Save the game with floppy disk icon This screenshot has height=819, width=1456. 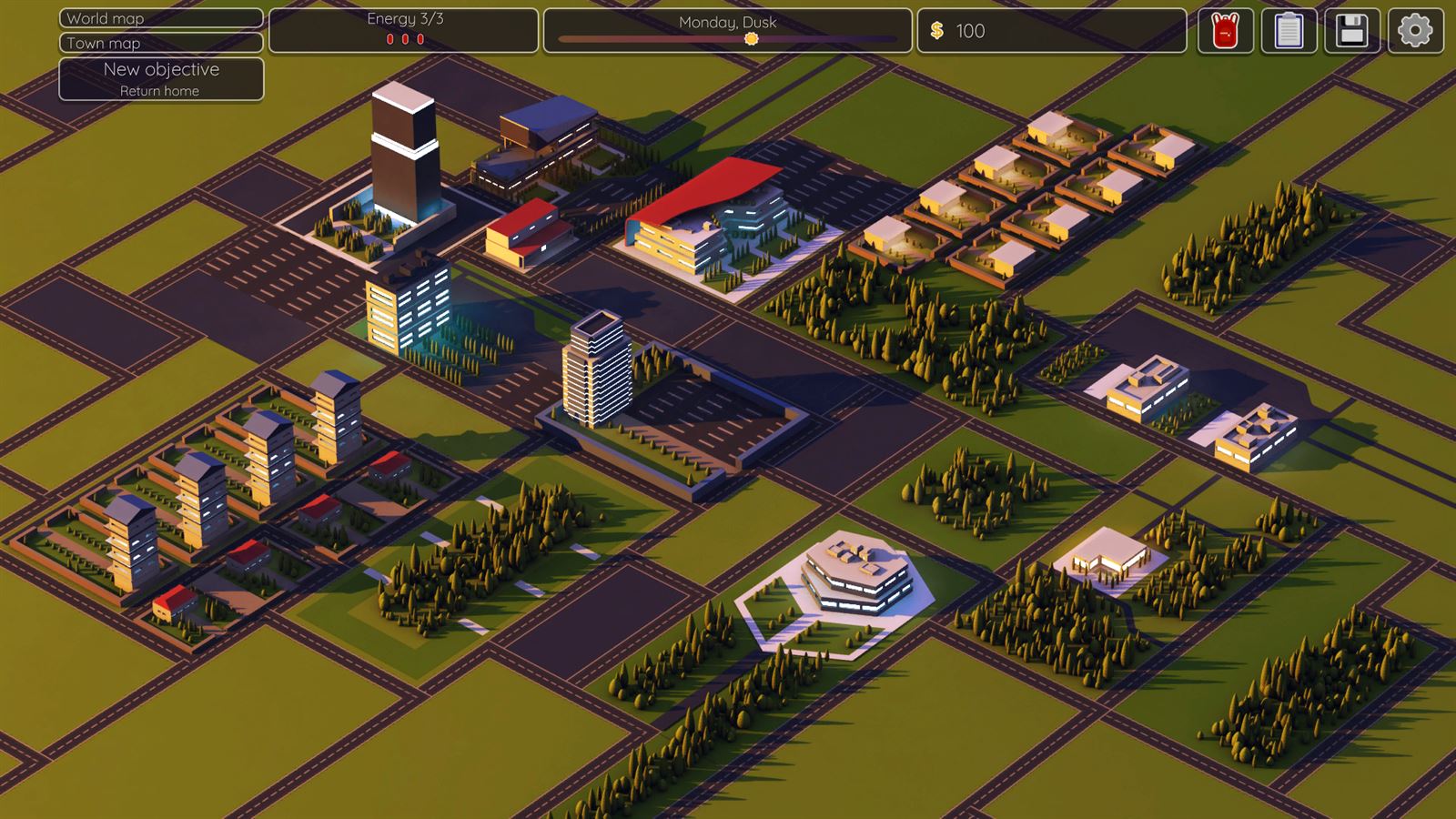(x=1351, y=31)
